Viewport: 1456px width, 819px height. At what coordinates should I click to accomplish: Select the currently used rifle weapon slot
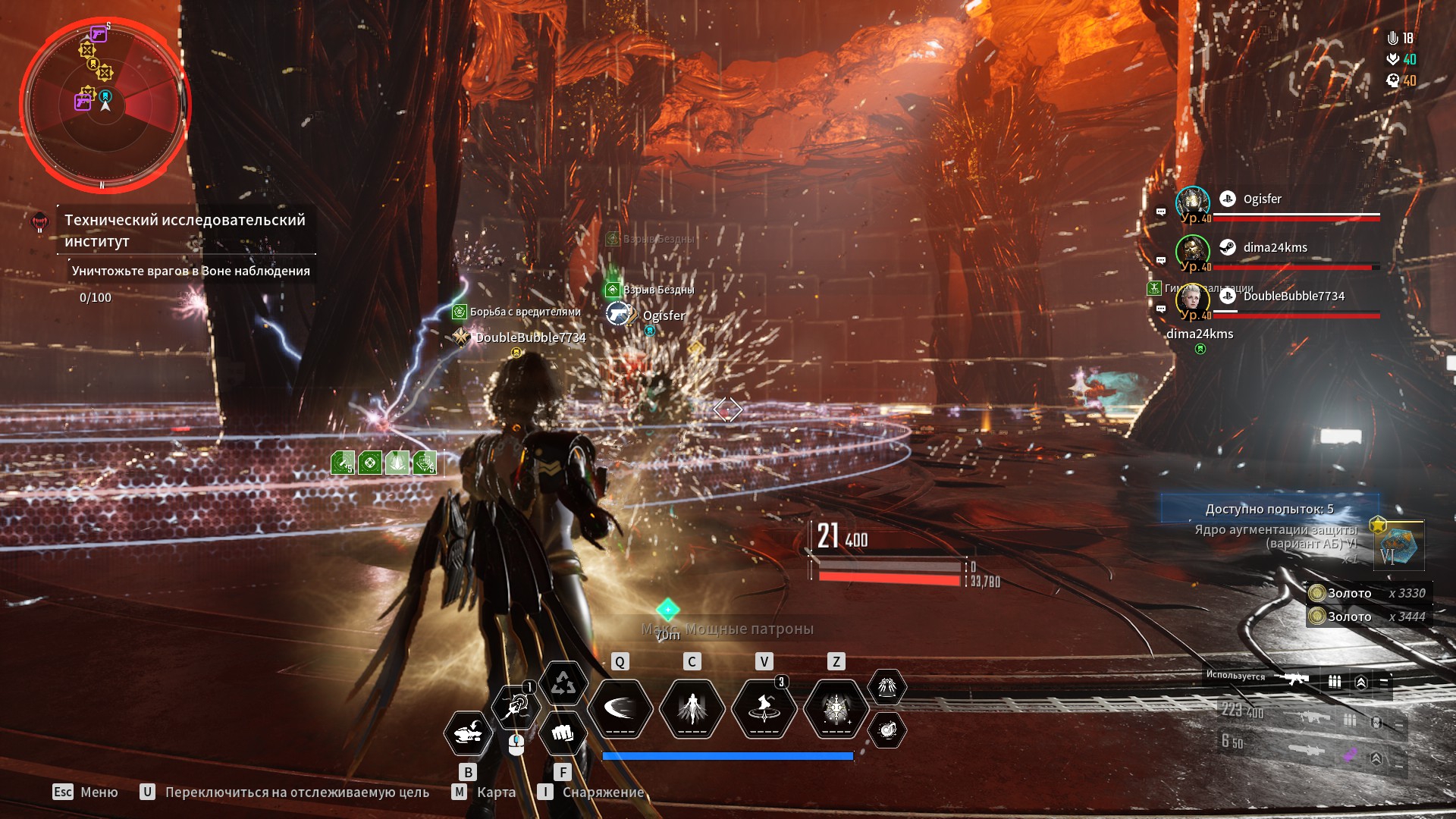click(1292, 679)
